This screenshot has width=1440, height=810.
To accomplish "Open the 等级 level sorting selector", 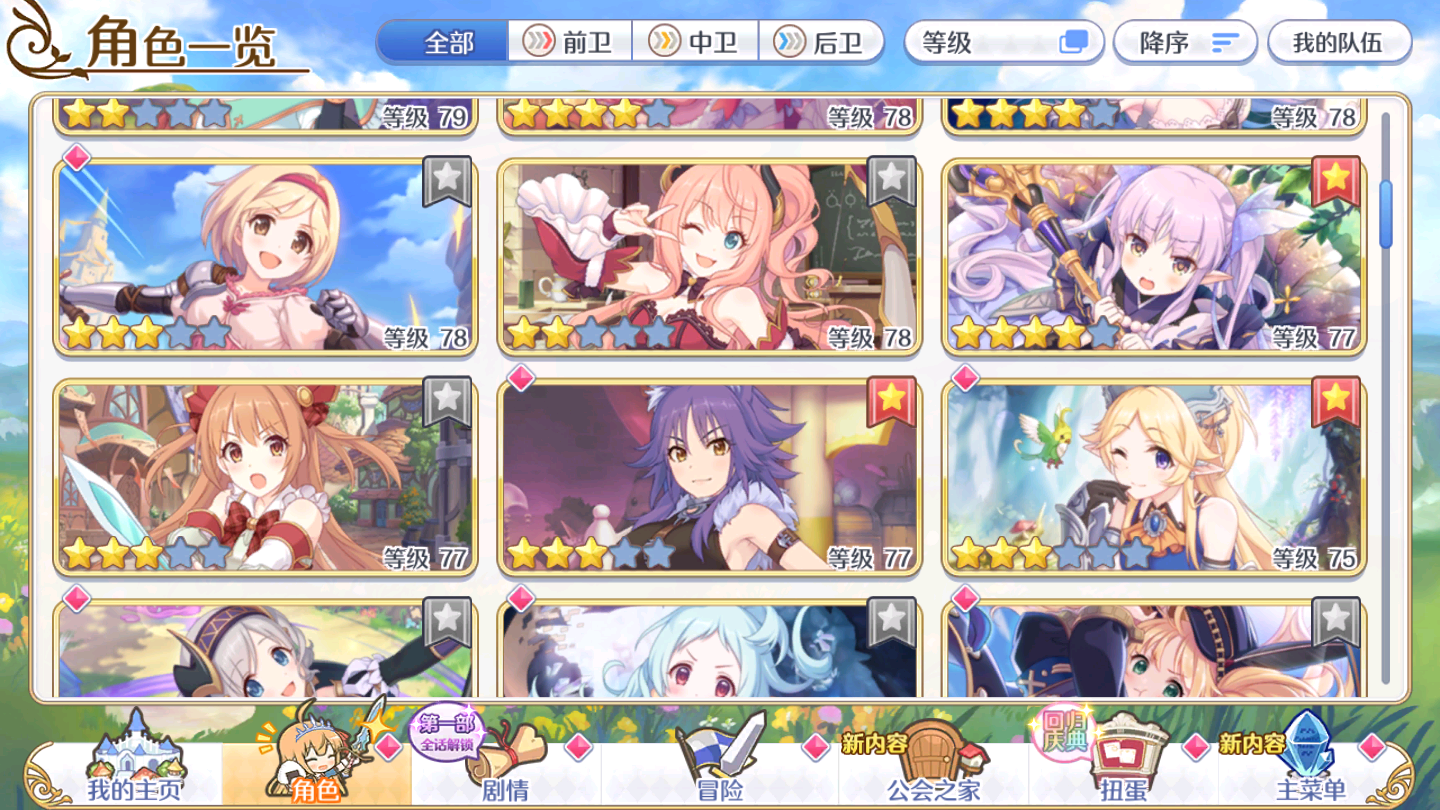I will tap(1000, 42).
